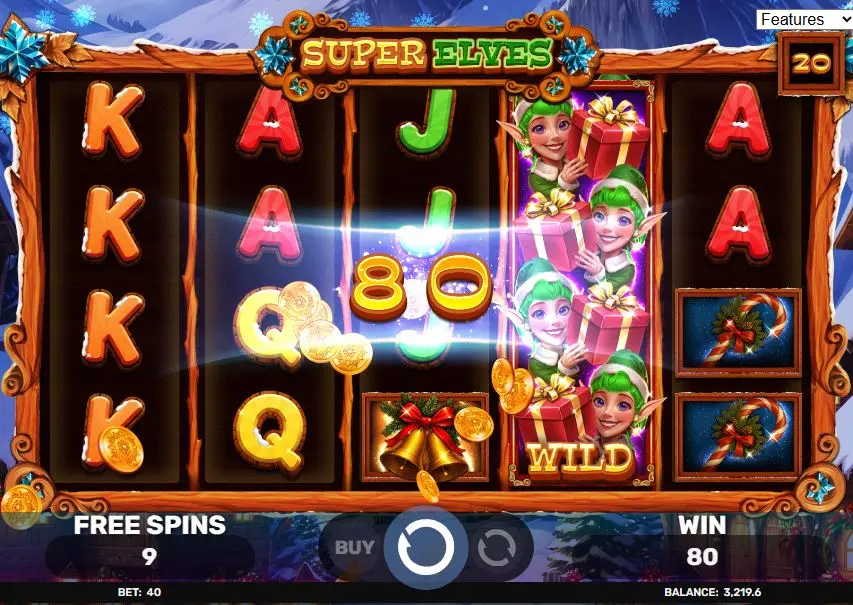853x605 pixels.
Task: Spin the reels with the central spin button
Action: 426,548
